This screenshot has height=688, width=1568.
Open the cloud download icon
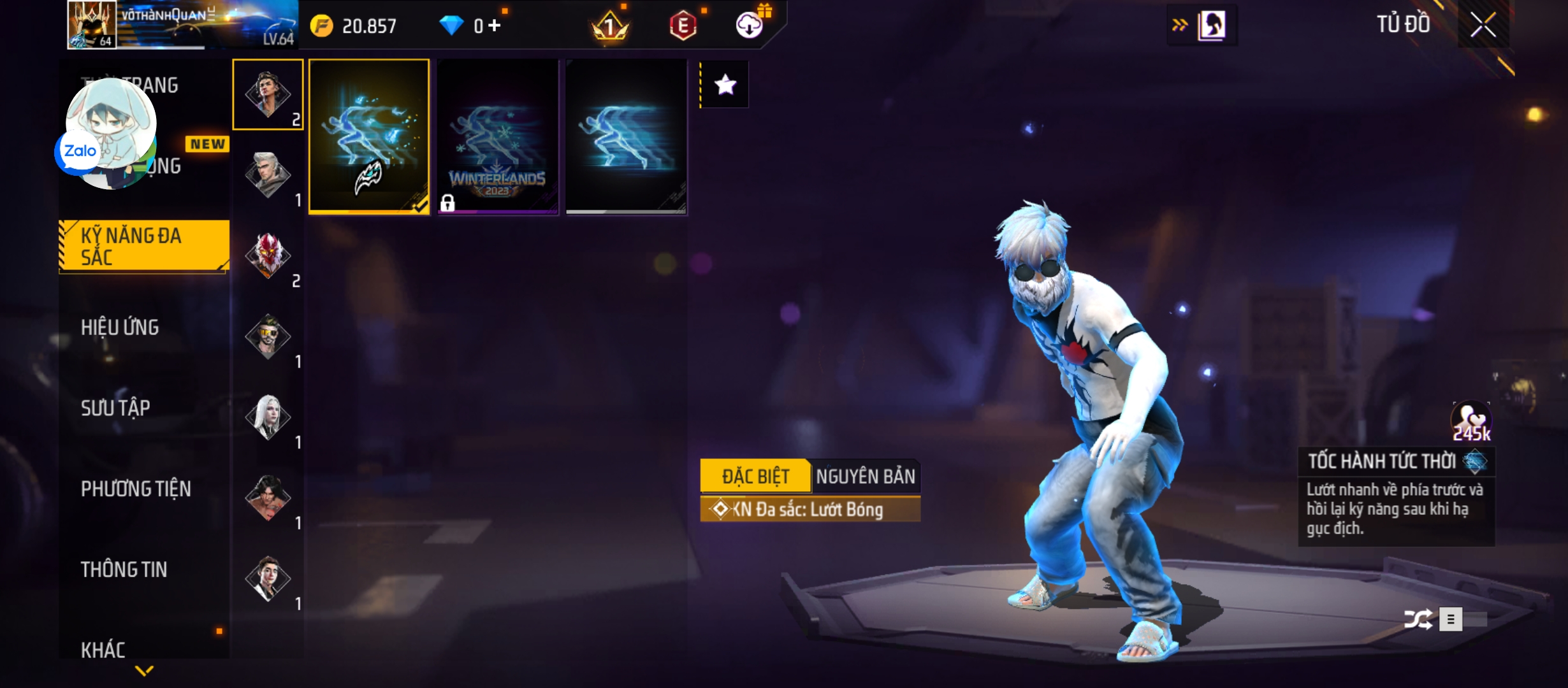point(750,25)
